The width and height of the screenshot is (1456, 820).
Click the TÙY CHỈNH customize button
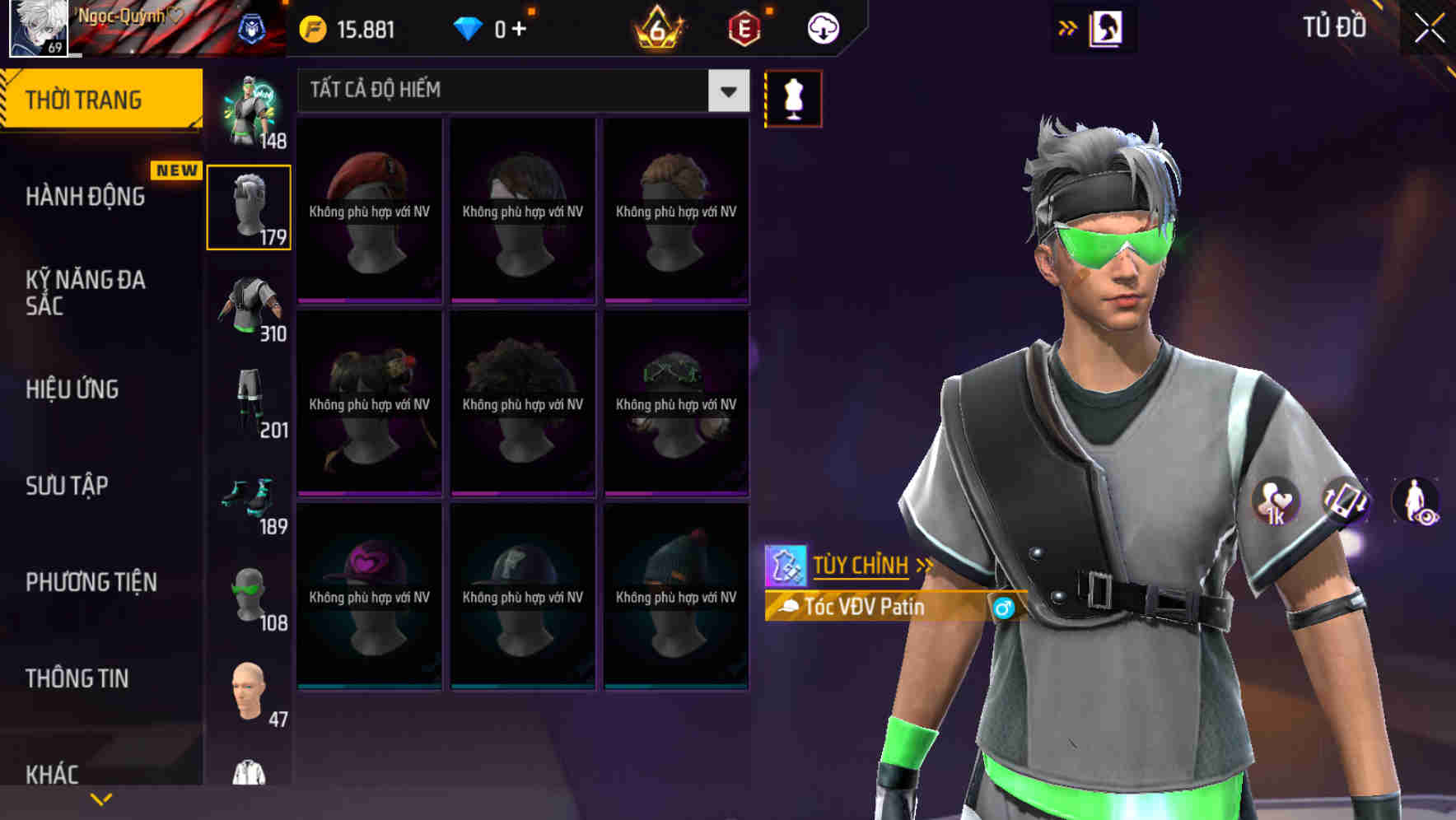coord(861,566)
